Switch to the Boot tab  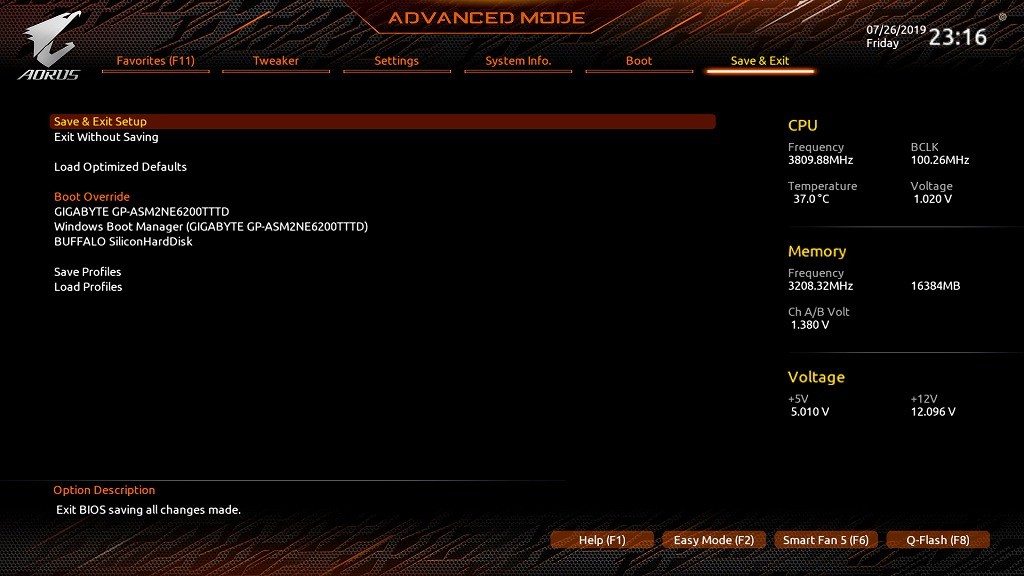coord(639,61)
